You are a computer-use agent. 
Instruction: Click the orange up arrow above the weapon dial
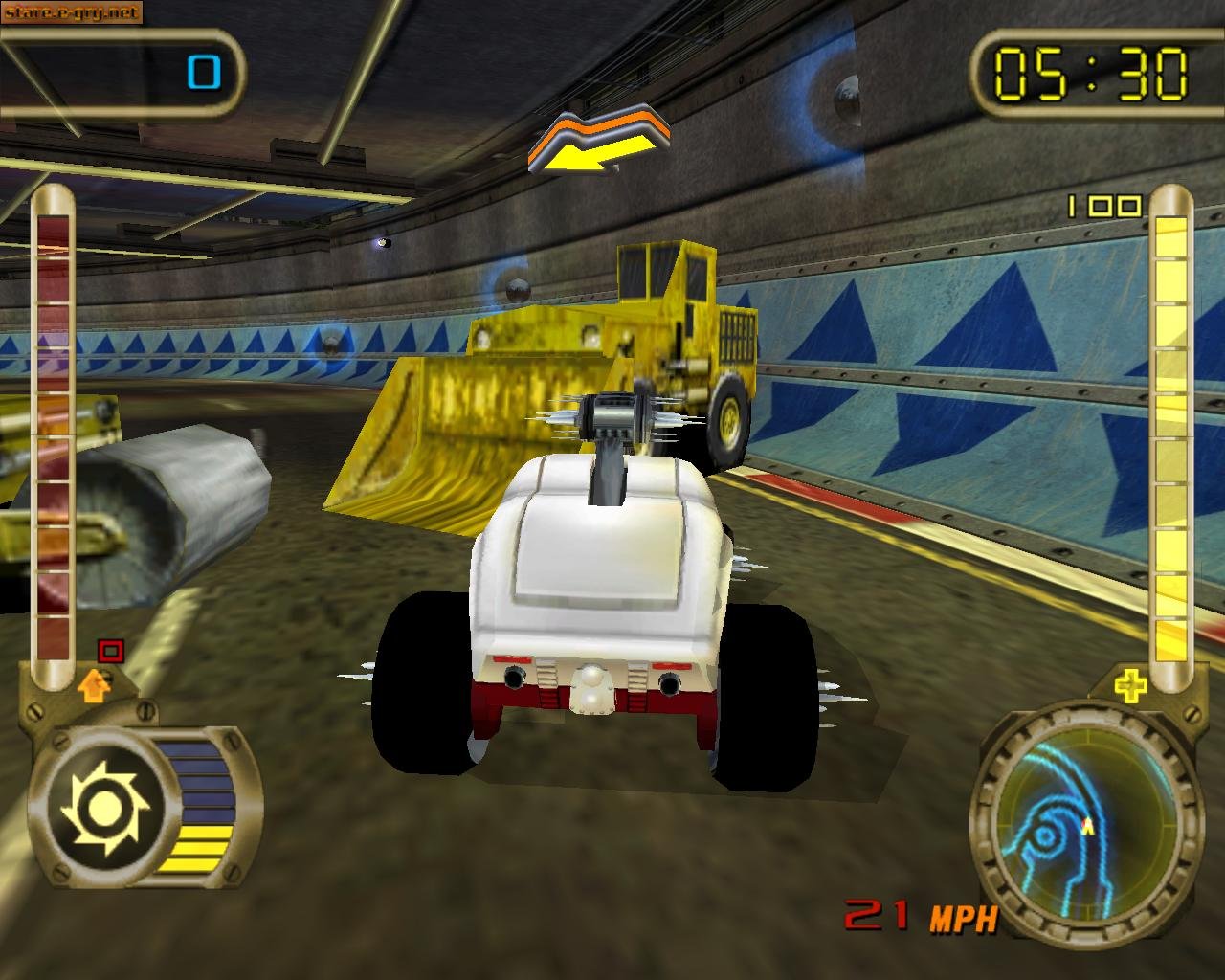[94, 687]
